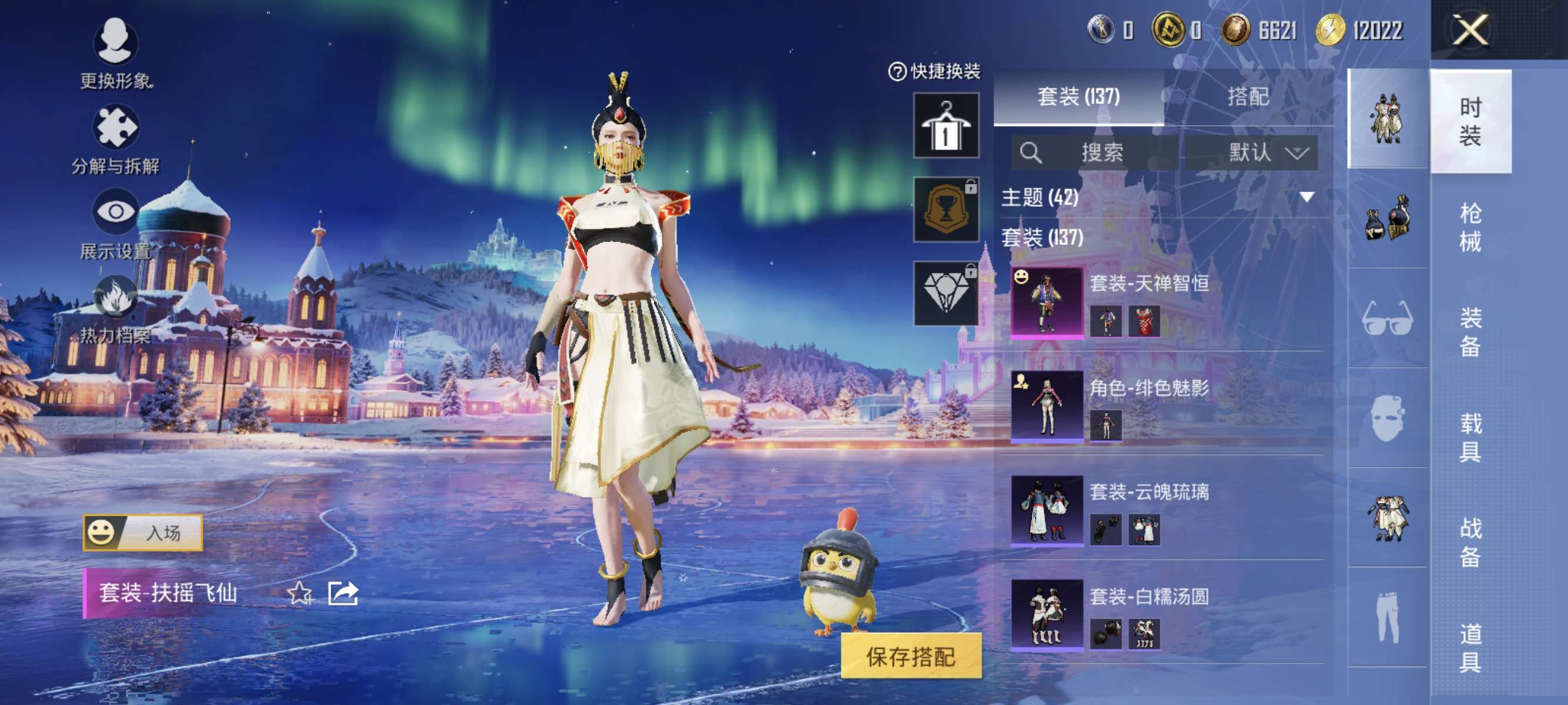
Task: Close the wardrobe screen with the X
Action: [x=1471, y=29]
